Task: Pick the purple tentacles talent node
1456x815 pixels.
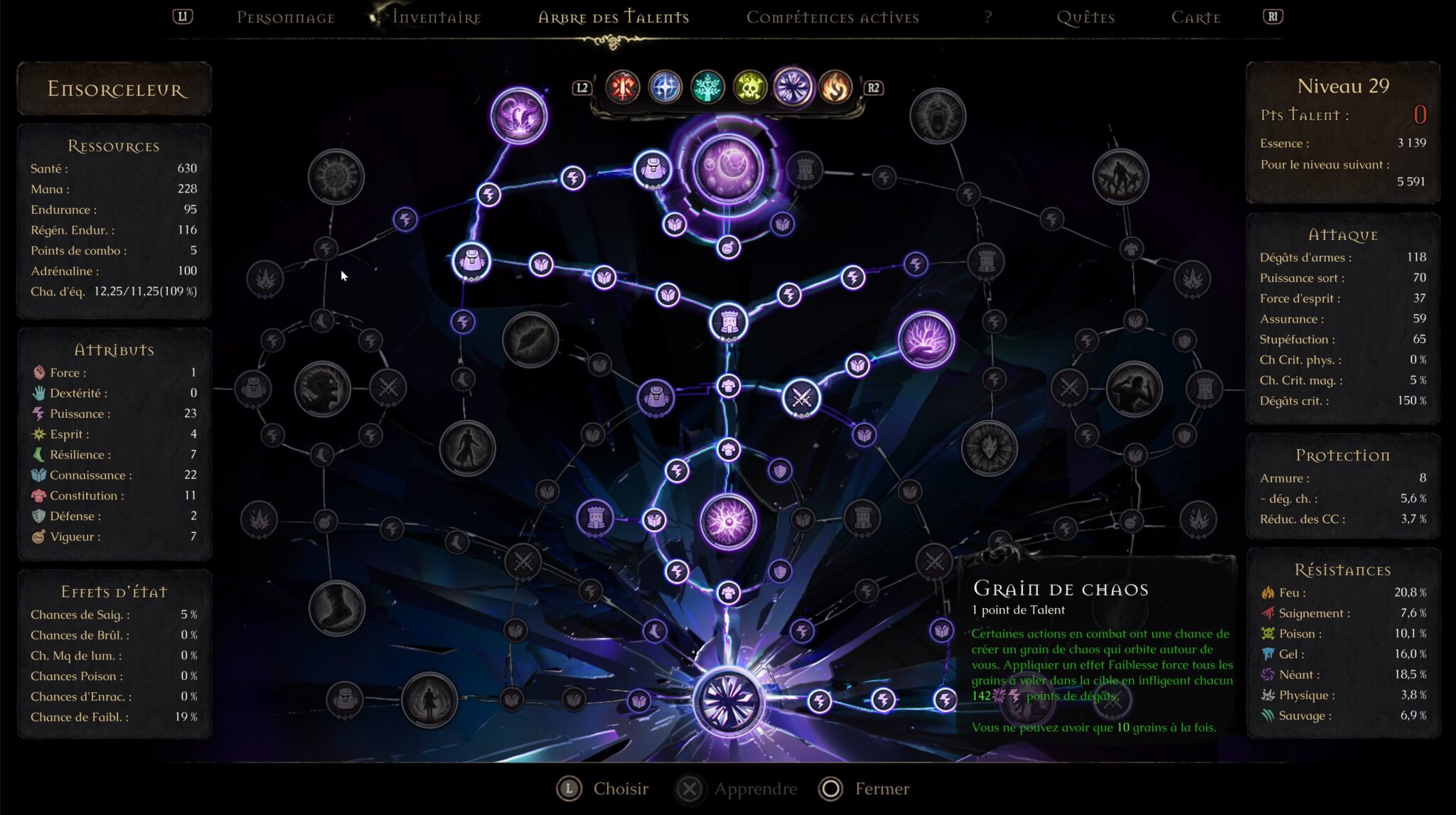Action: [x=519, y=115]
